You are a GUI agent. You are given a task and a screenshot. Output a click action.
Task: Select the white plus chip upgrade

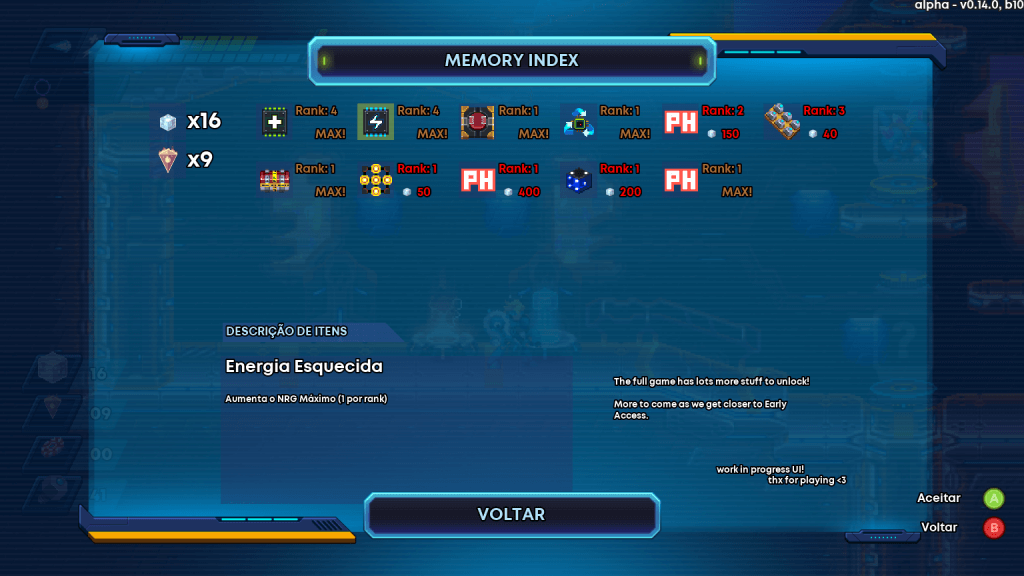pyautogui.click(x=275, y=122)
